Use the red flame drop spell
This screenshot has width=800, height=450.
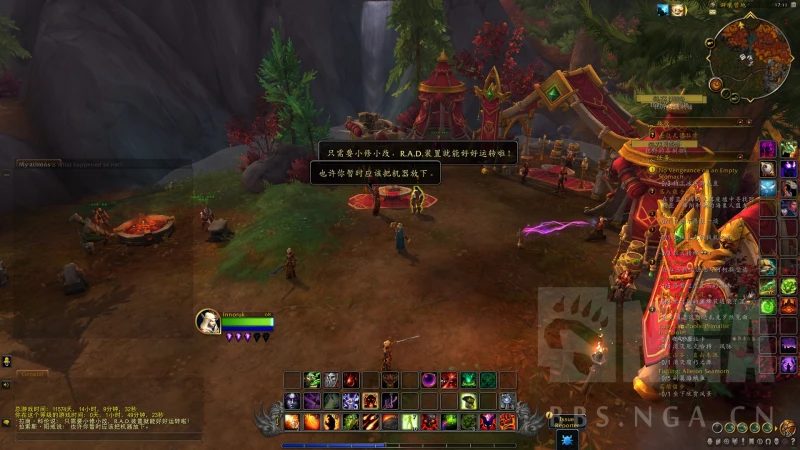[x=351, y=380]
